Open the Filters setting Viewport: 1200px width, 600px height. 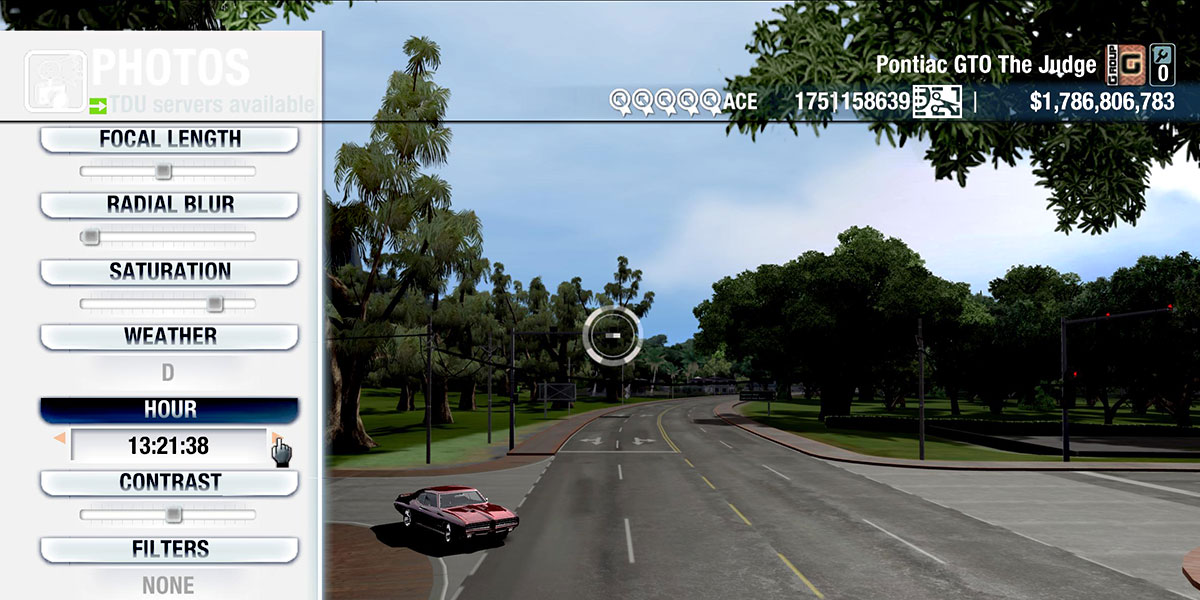(169, 549)
